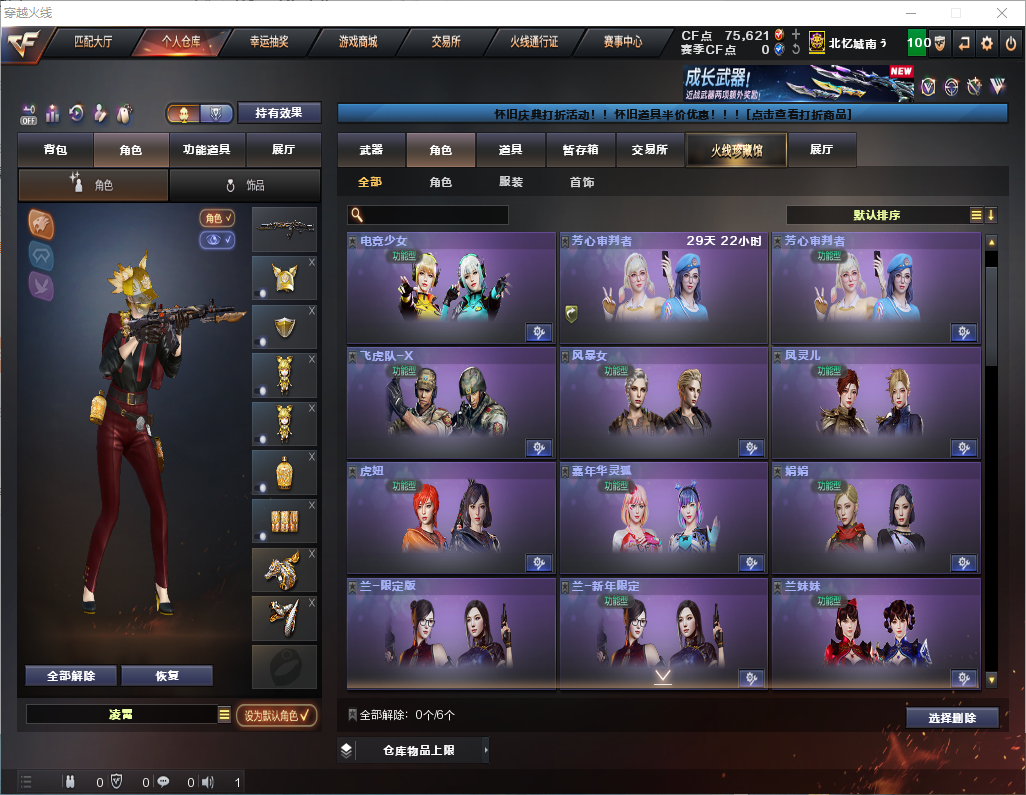1026x795 pixels.
Task: Close the game window
Action: click(1002, 13)
